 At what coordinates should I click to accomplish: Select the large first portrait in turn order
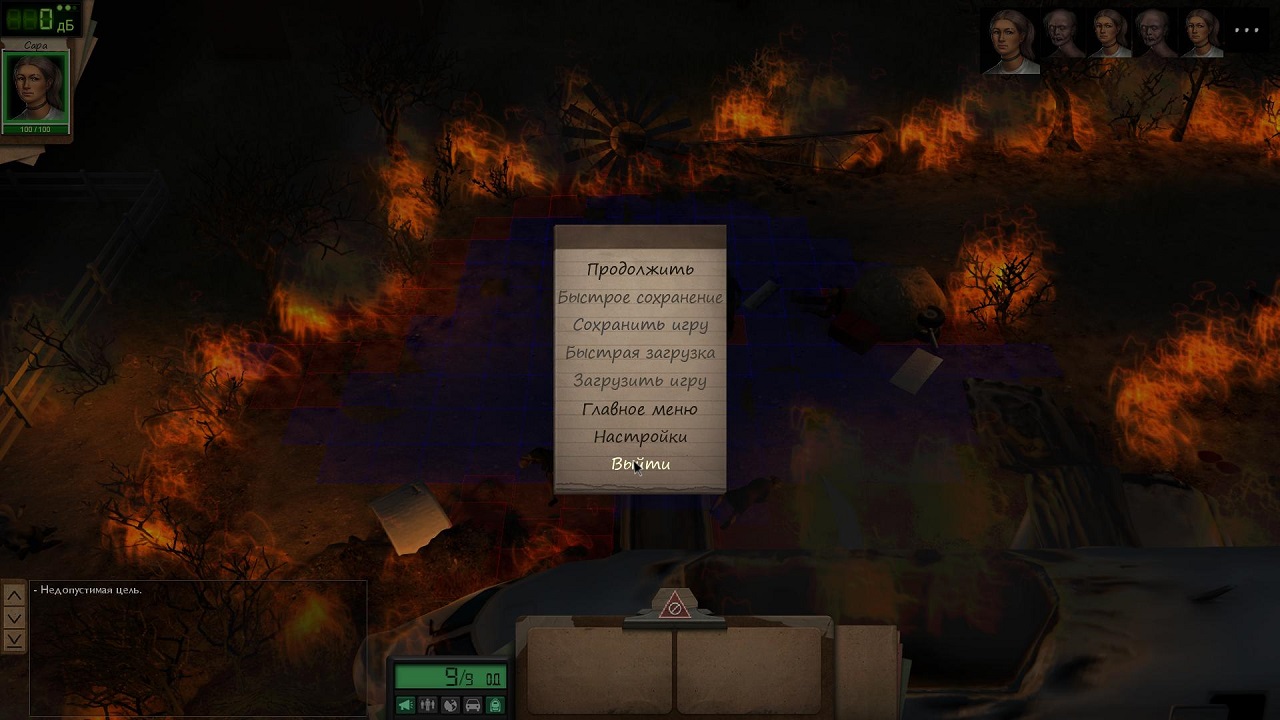(x=1011, y=42)
